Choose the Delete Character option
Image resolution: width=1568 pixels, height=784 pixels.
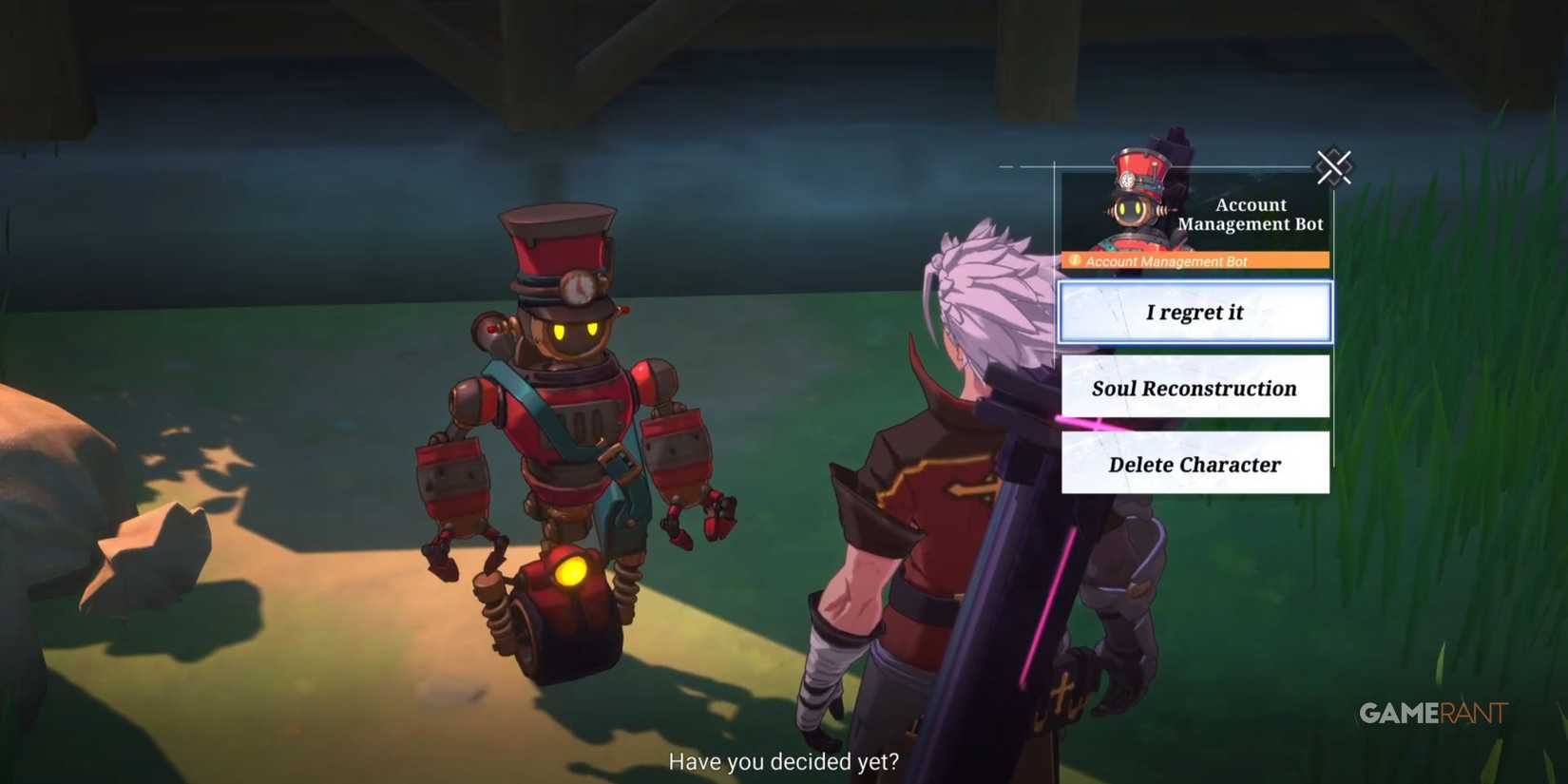(1195, 464)
